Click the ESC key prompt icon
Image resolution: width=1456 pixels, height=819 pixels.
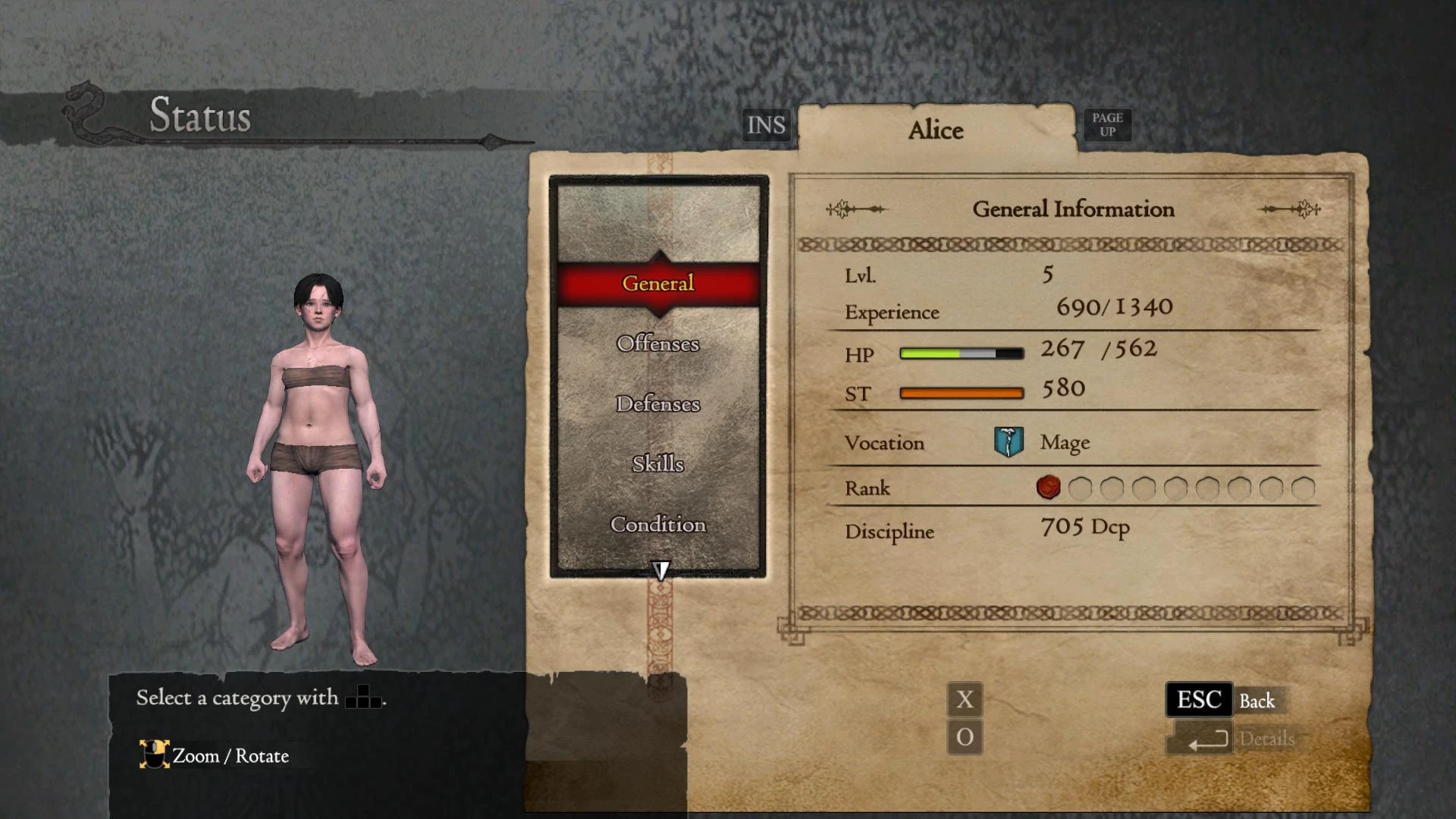[x=1198, y=700]
